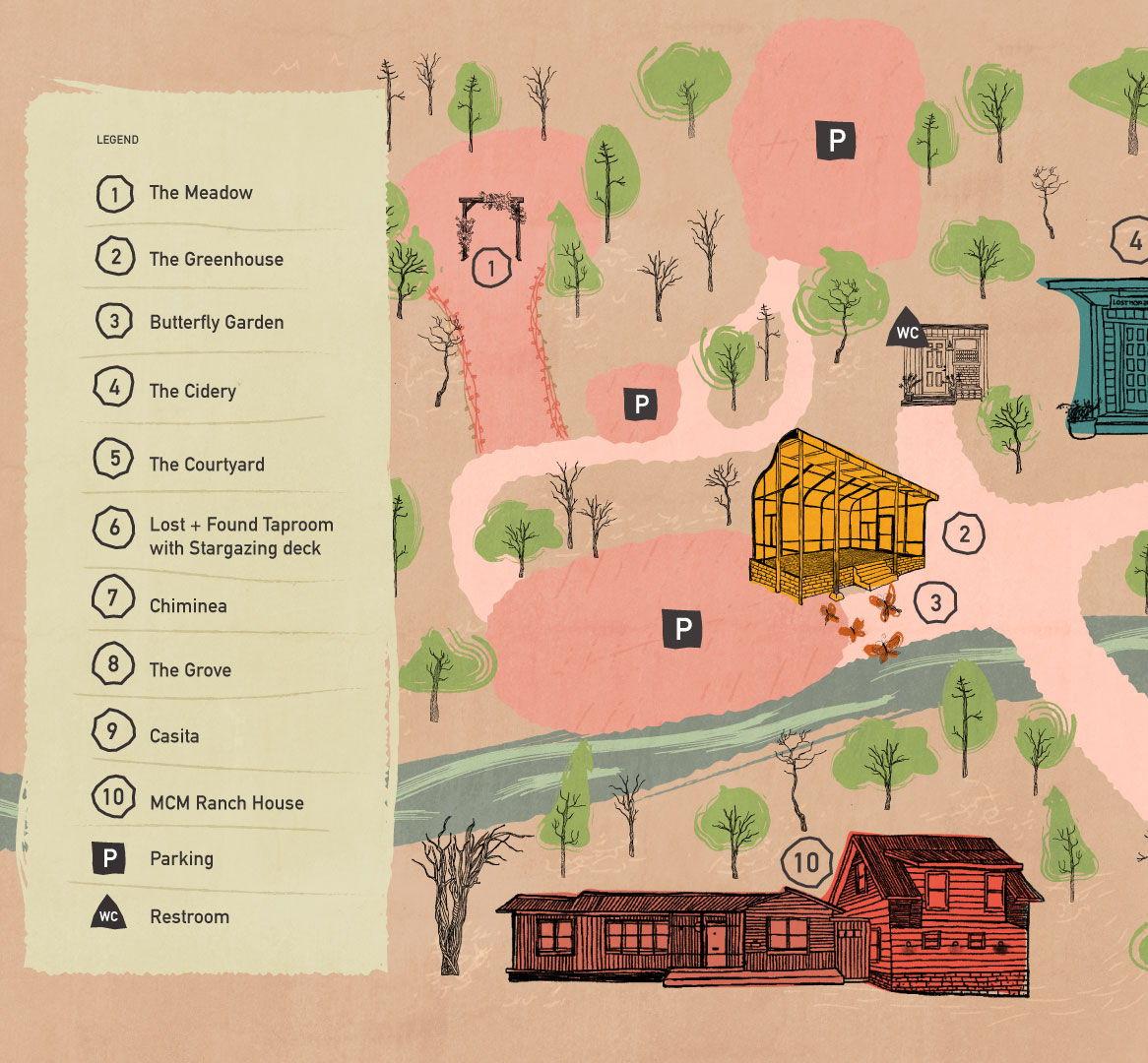Click the Restroom legend entry
Screen dimensions: 1148x1063
tap(189, 916)
